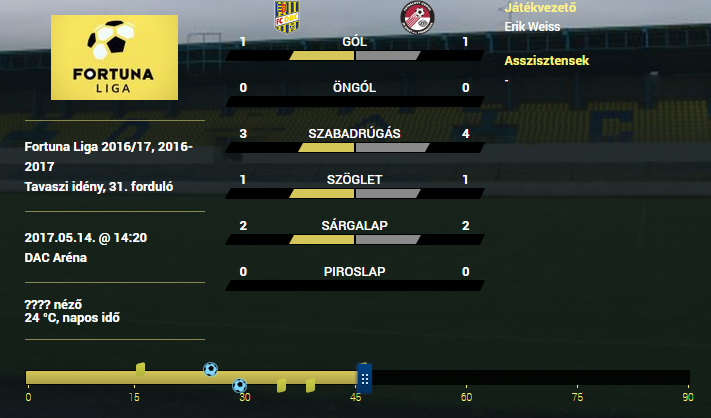Viewport: 711px width, 418px height.
Task: Select the goal ball marker above the timeline
Action: tap(210, 369)
